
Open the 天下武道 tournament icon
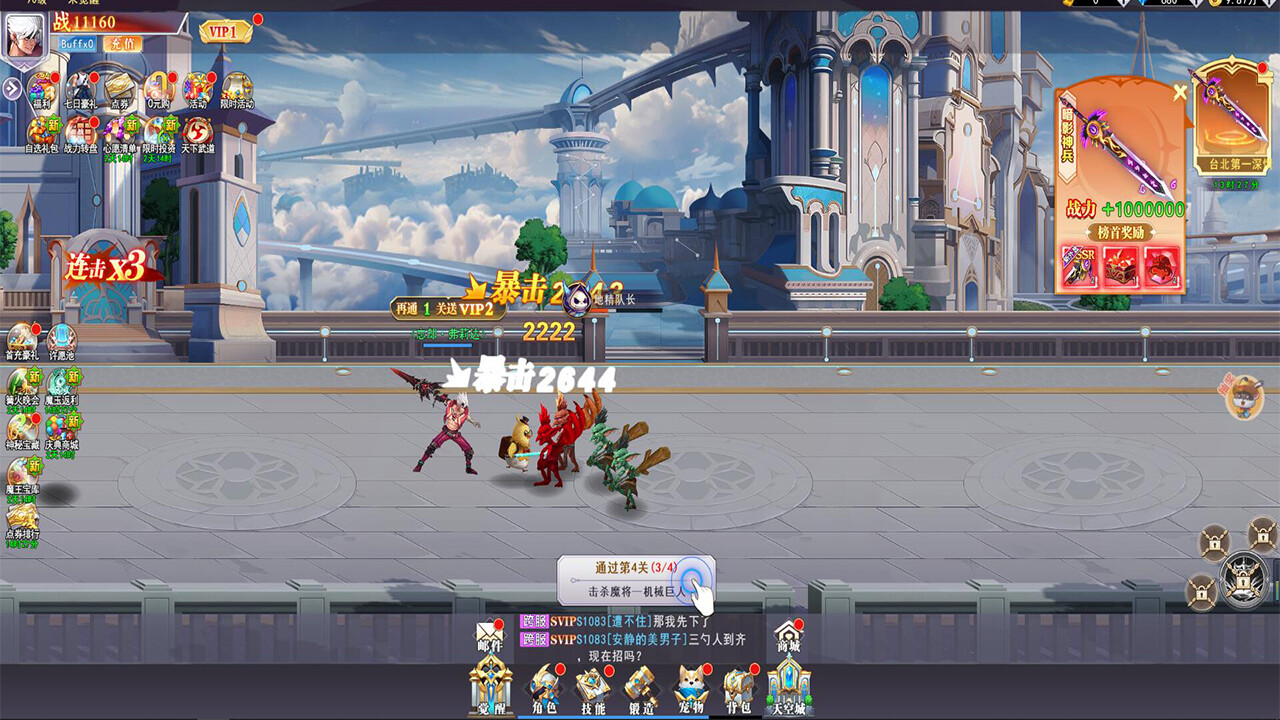point(198,132)
